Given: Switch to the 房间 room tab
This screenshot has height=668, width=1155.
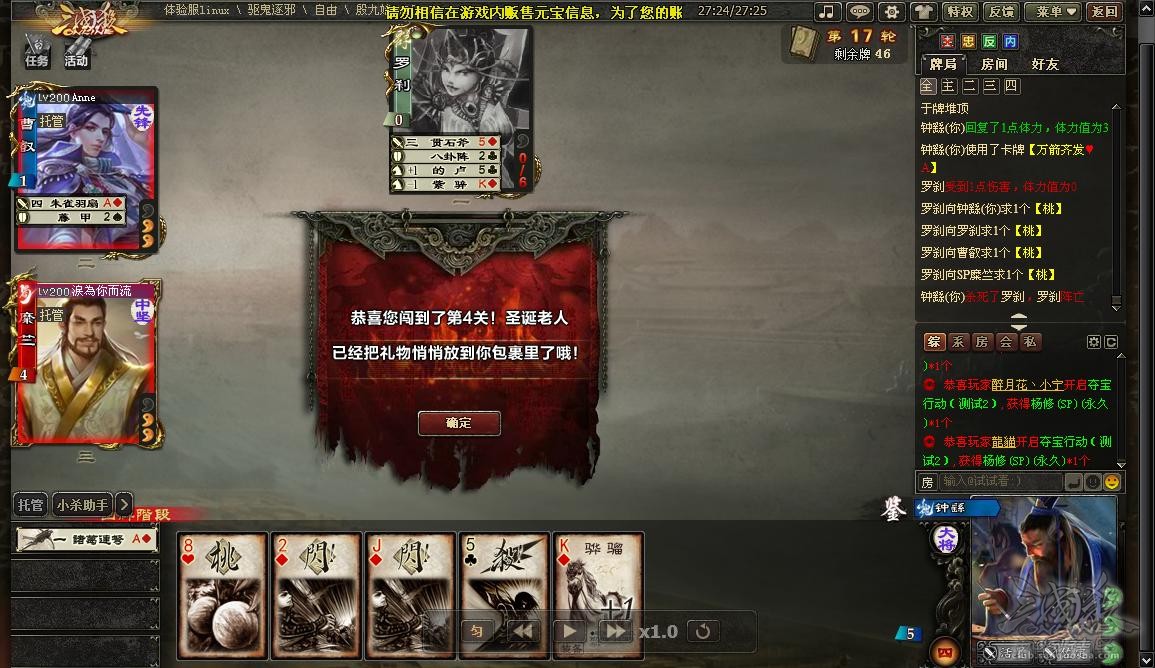Looking at the screenshot, I should [994, 64].
